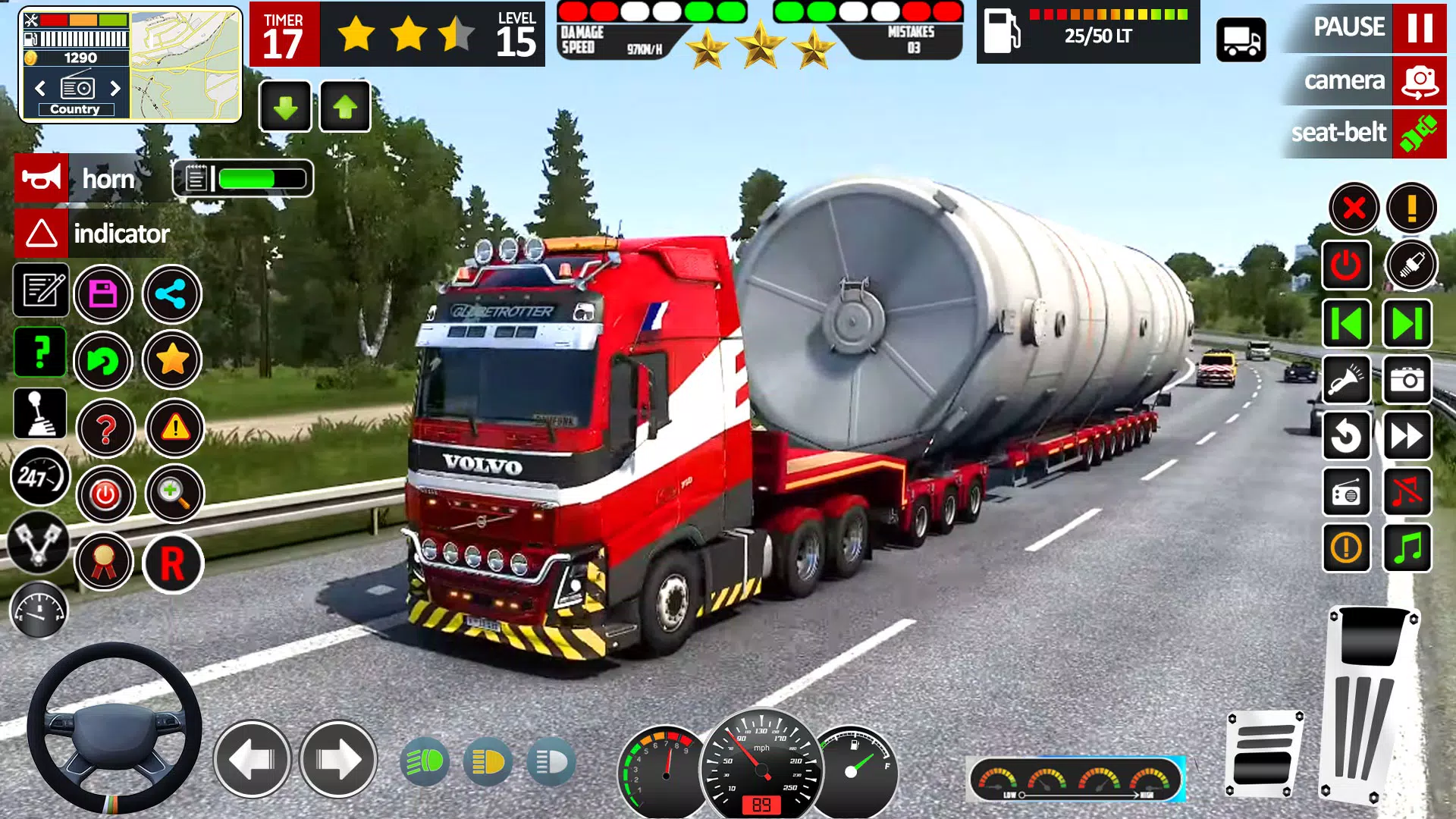The height and width of the screenshot is (819, 1456).
Task: Adjust the green progress slider beside horn
Action: point(243,179)
